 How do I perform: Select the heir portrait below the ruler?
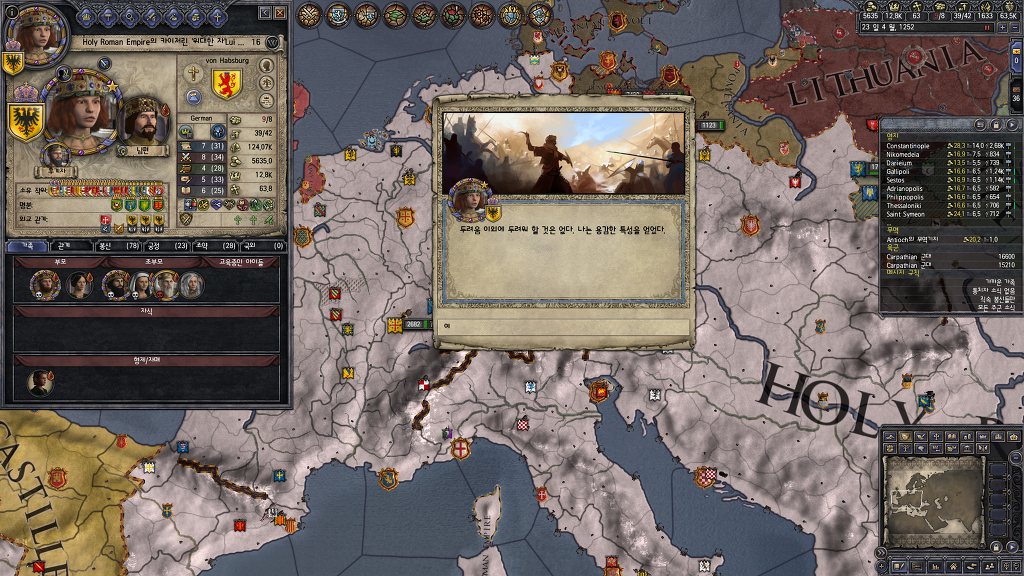(x=57, y=156)
